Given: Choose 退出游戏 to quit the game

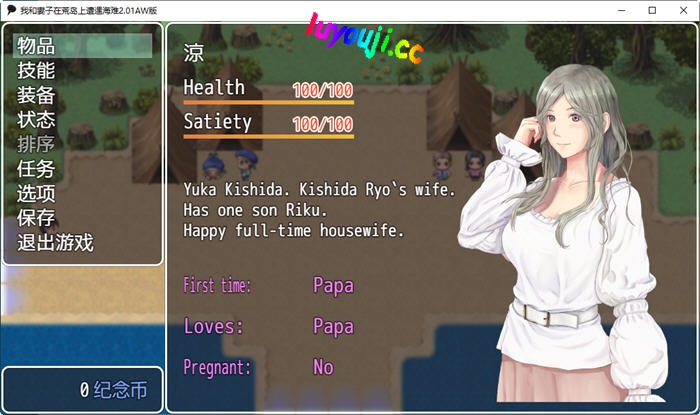Looking at the screenshot, I should click(x=56, y=243).
